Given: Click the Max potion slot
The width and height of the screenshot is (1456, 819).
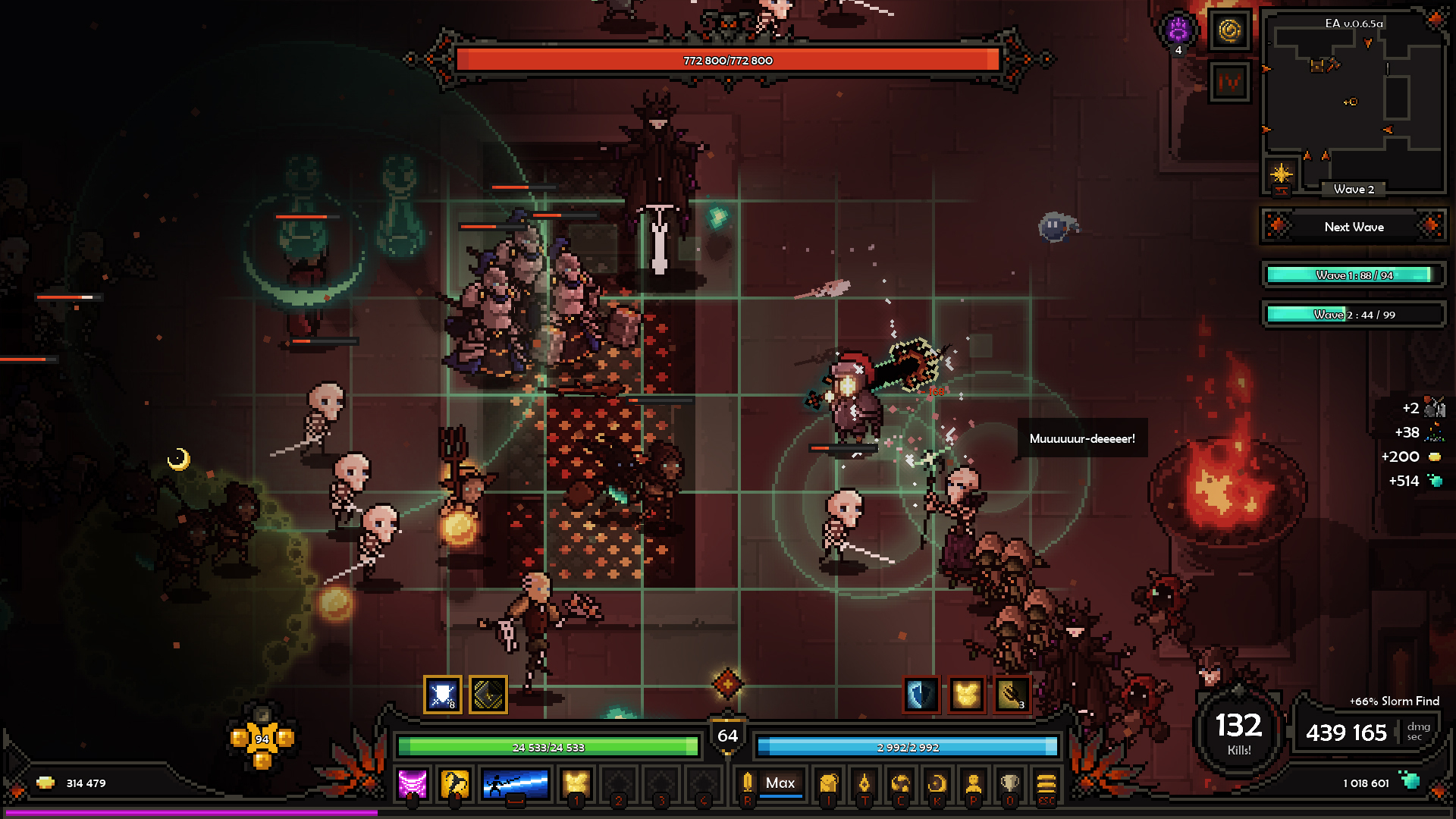Looking at the screenshot, I should (x=780, y=783).
